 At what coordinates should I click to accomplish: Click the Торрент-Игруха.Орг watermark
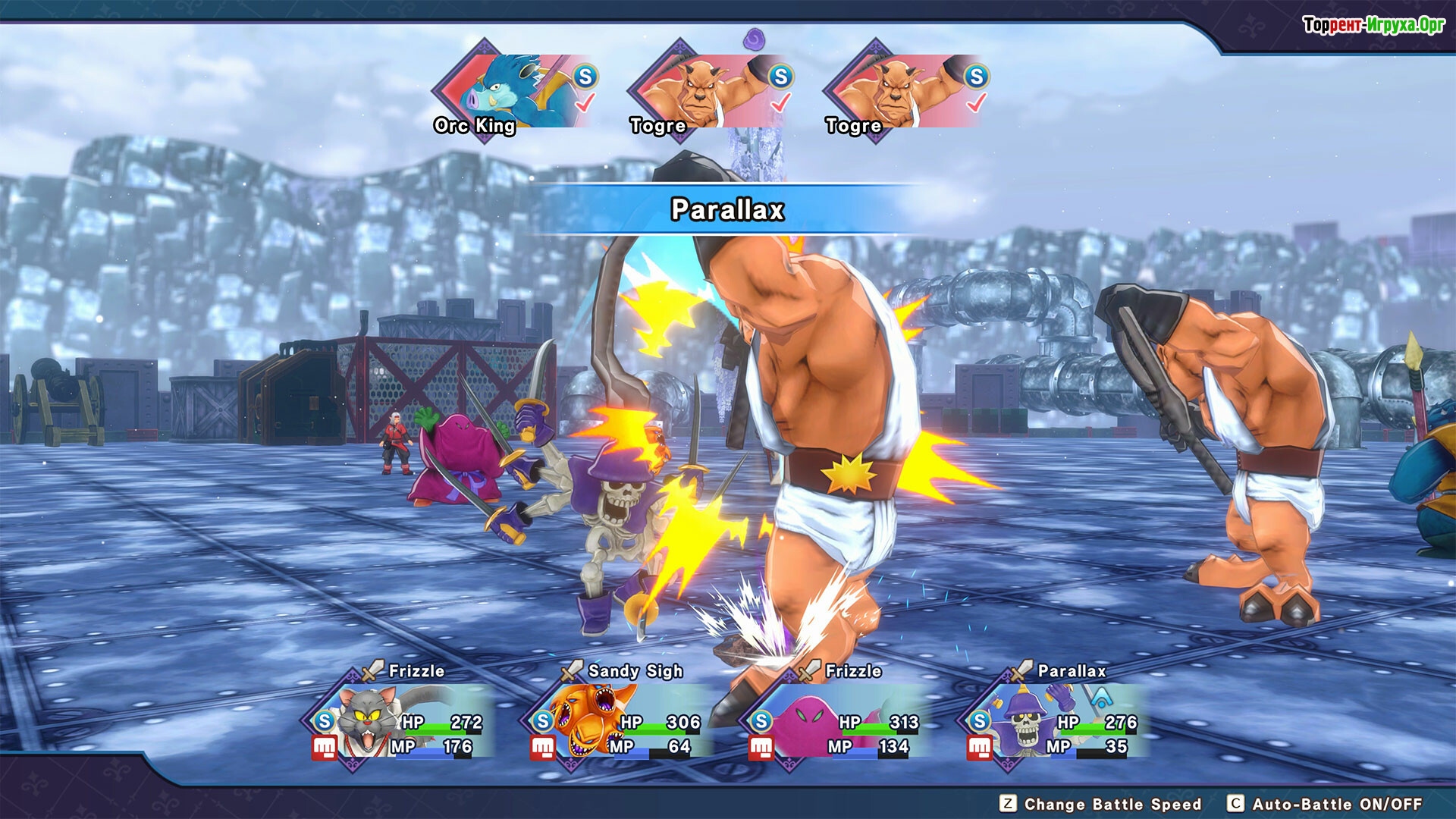coord(1373,25)
